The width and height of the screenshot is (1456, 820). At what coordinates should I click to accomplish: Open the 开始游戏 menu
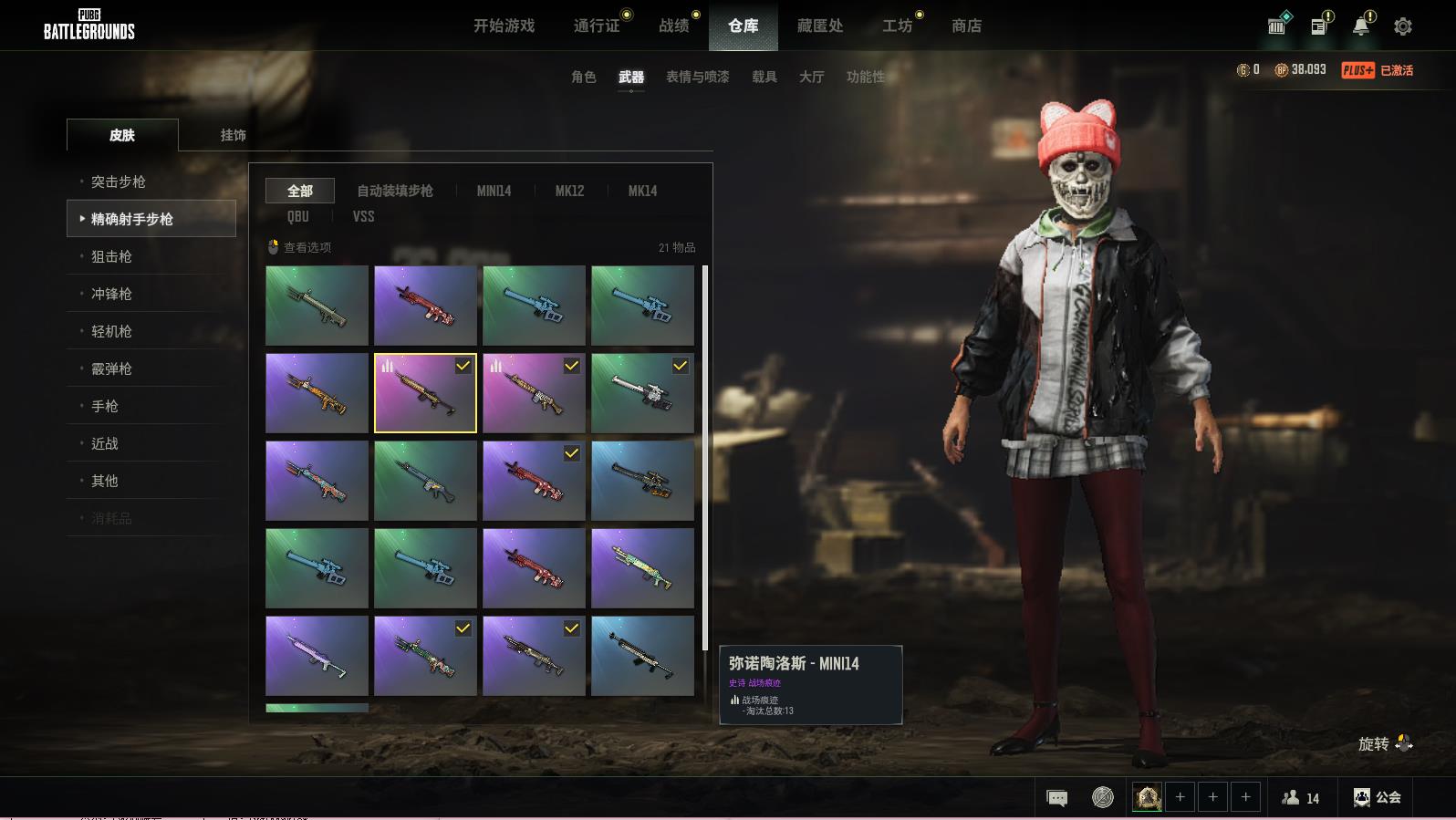pyautogui.click(x=504, y=26)
